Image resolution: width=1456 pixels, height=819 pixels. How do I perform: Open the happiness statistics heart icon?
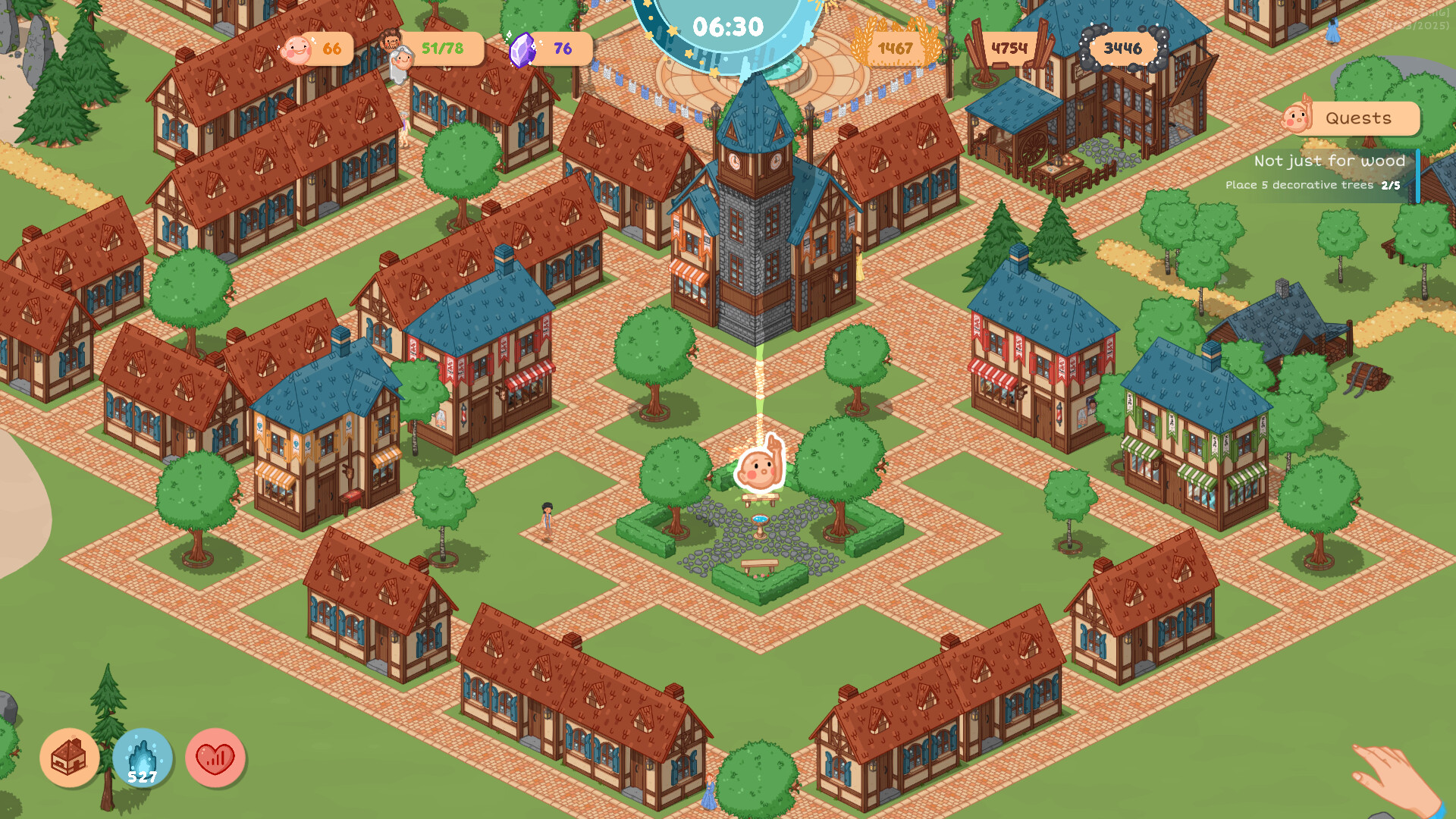[215, 757]
